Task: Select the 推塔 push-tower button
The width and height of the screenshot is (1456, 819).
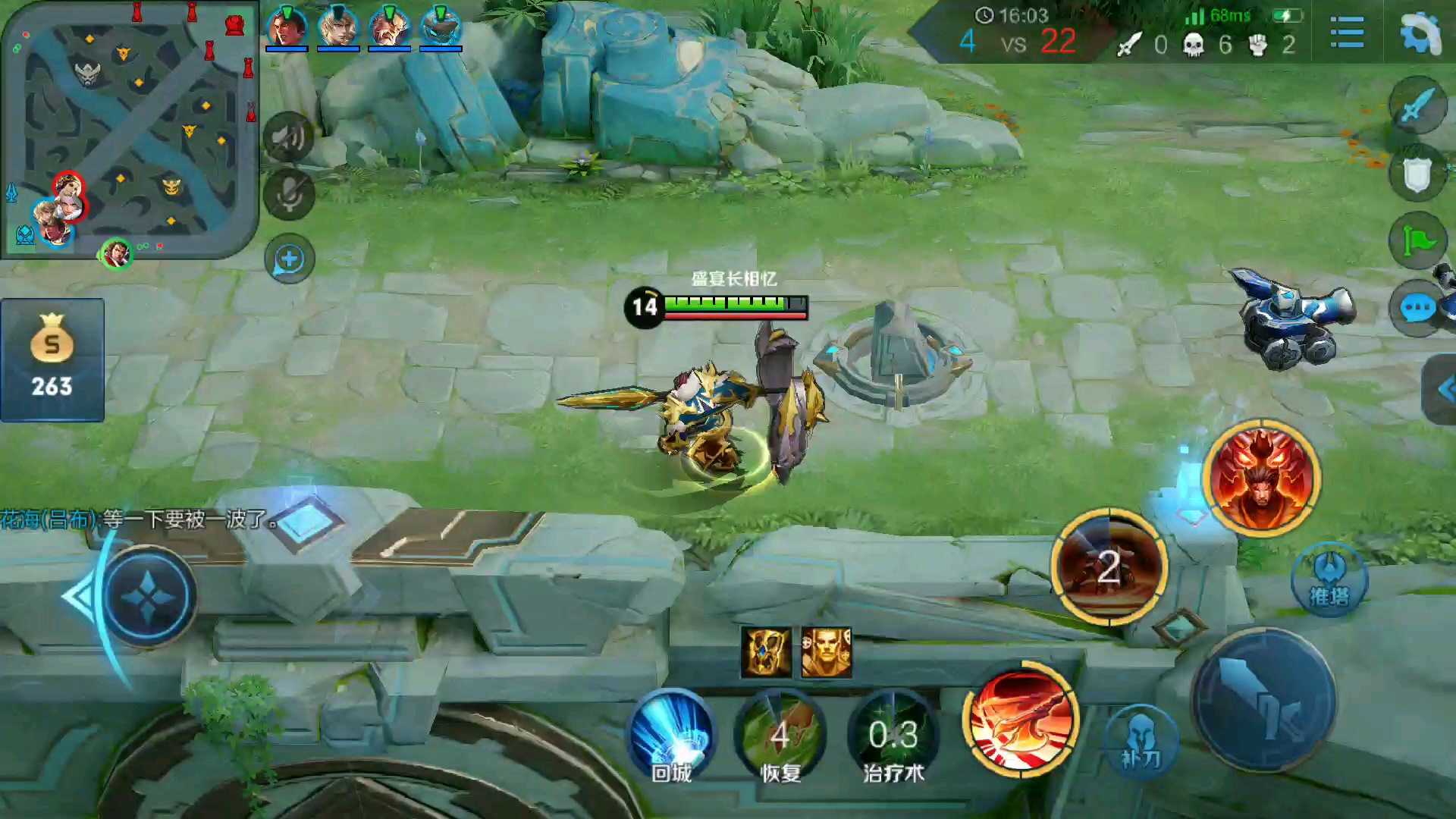Action: pos(1329,581)
